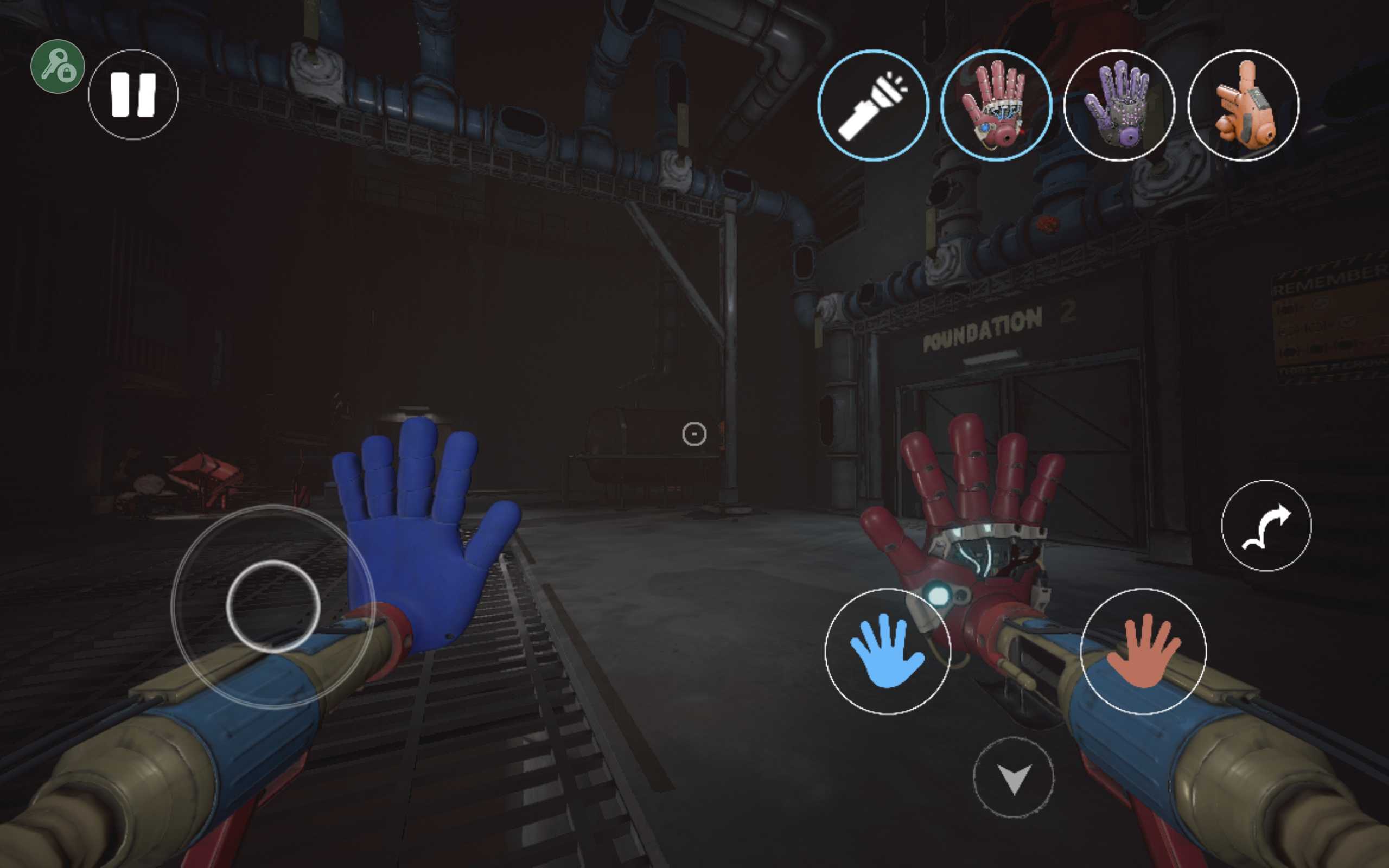Tap the jump arrow button

pyautogui.click(x=1266, y=525)
